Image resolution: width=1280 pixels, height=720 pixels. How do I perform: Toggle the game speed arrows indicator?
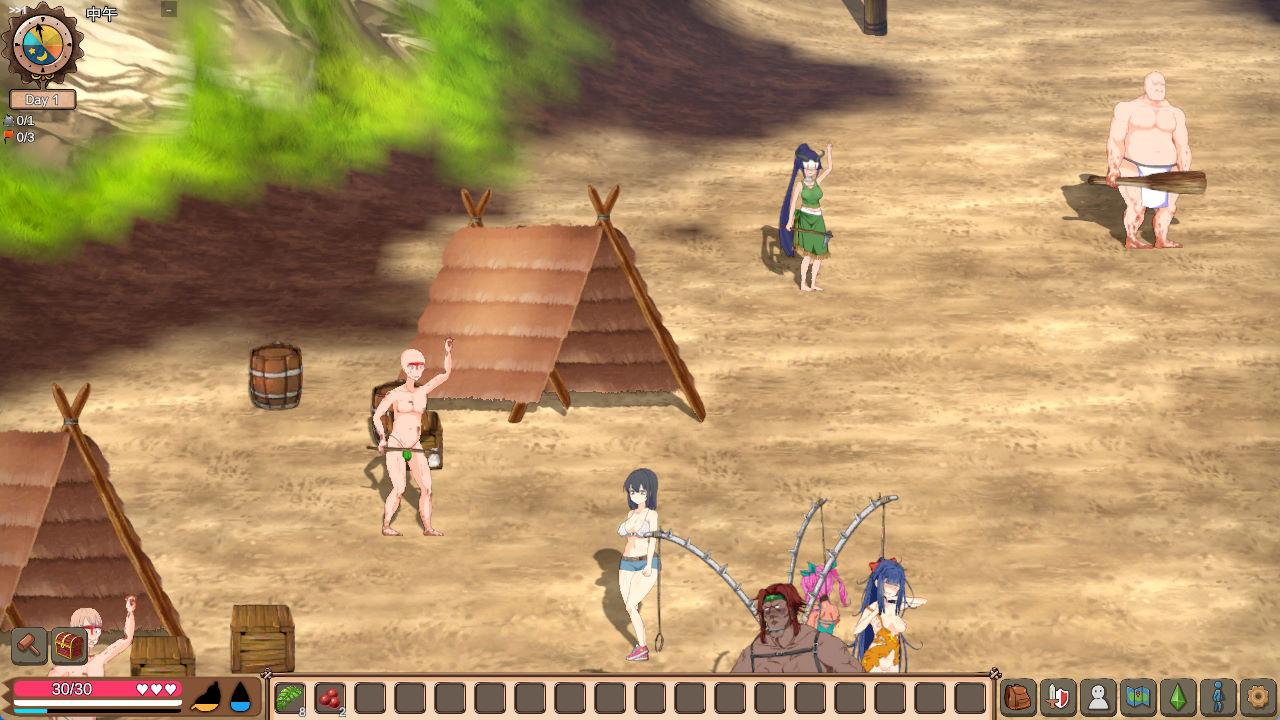tap(17, 9)
